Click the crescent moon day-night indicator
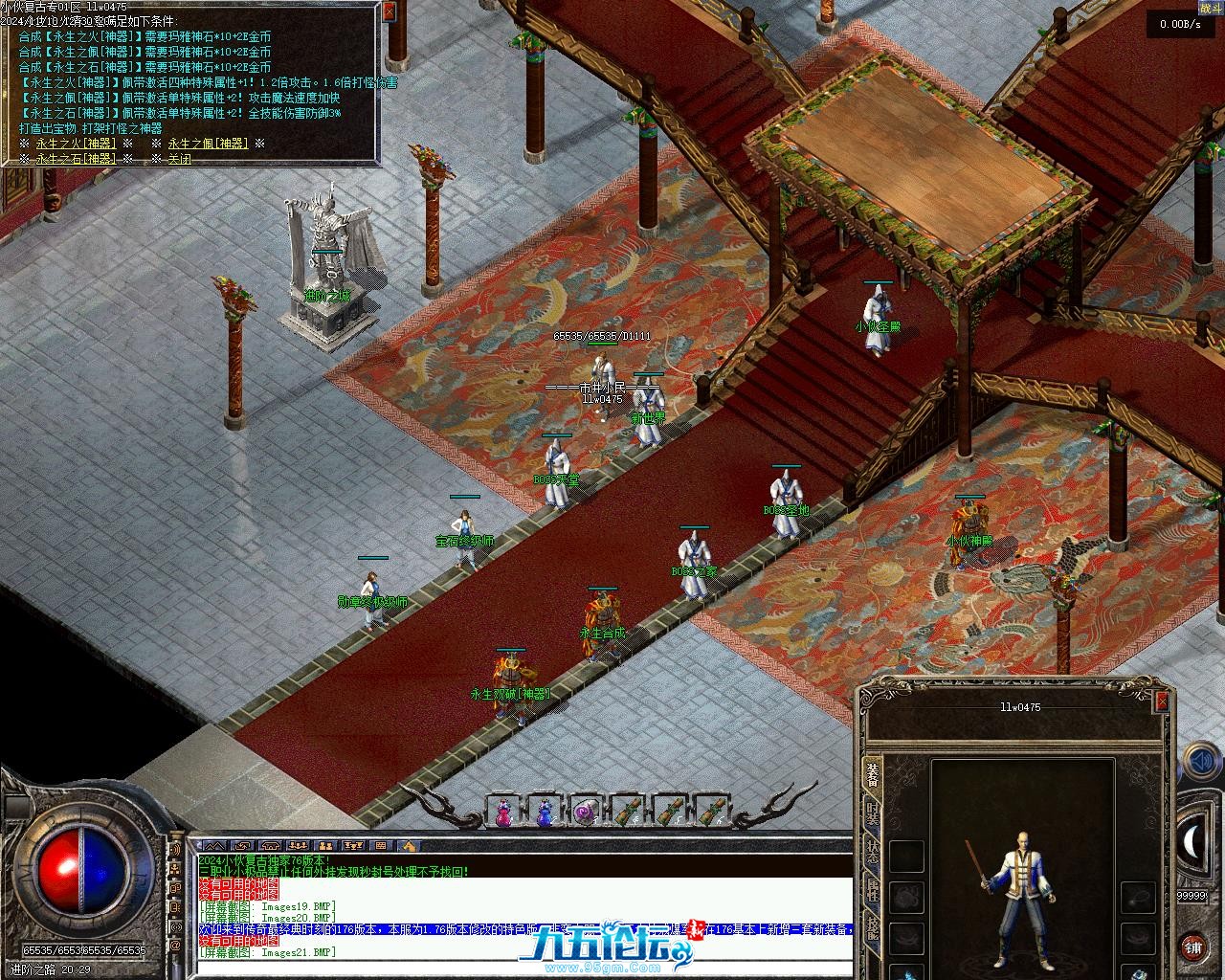Viewport: 1225px width, 980px height. click(x=1195, y=840)
